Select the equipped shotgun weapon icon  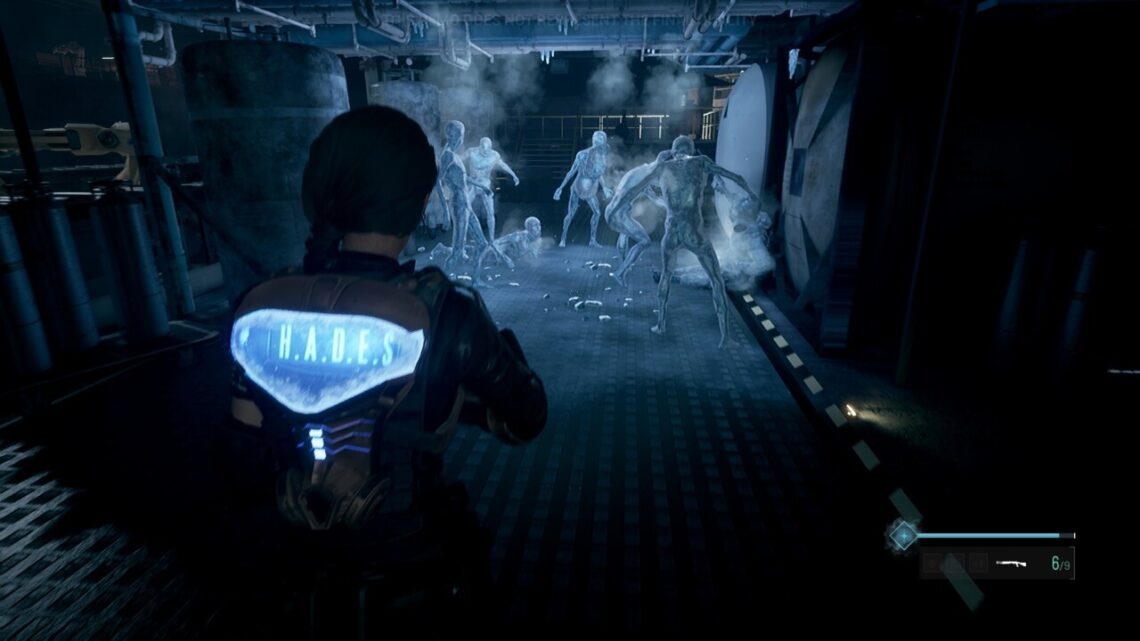pyautogui.click(x=1013, y=563)
